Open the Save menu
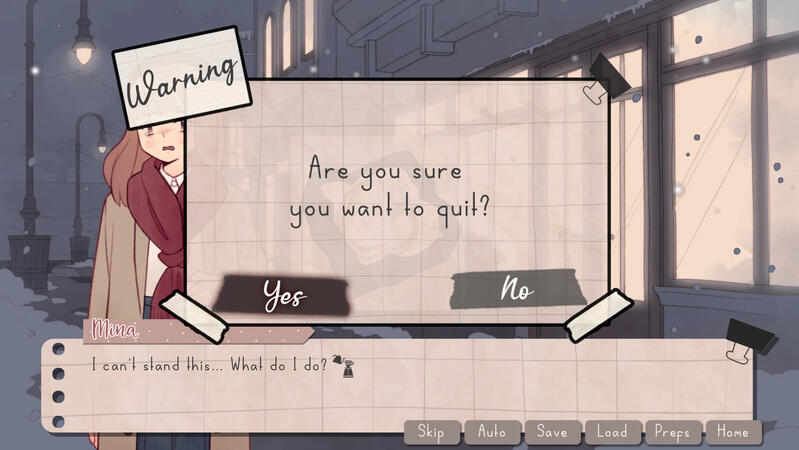 point(552,432)
